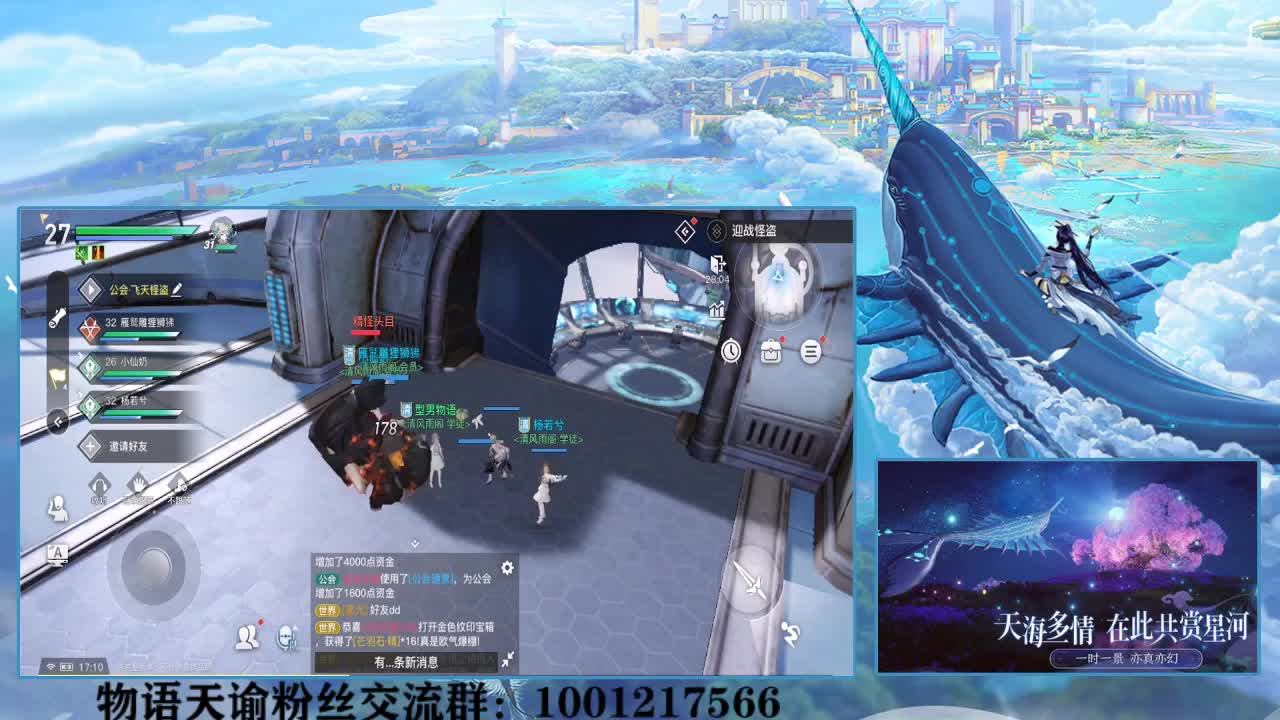This screenshot has width=1280, height=720.
Task: Open the backpack inventory icon
Action: [771, 350]
